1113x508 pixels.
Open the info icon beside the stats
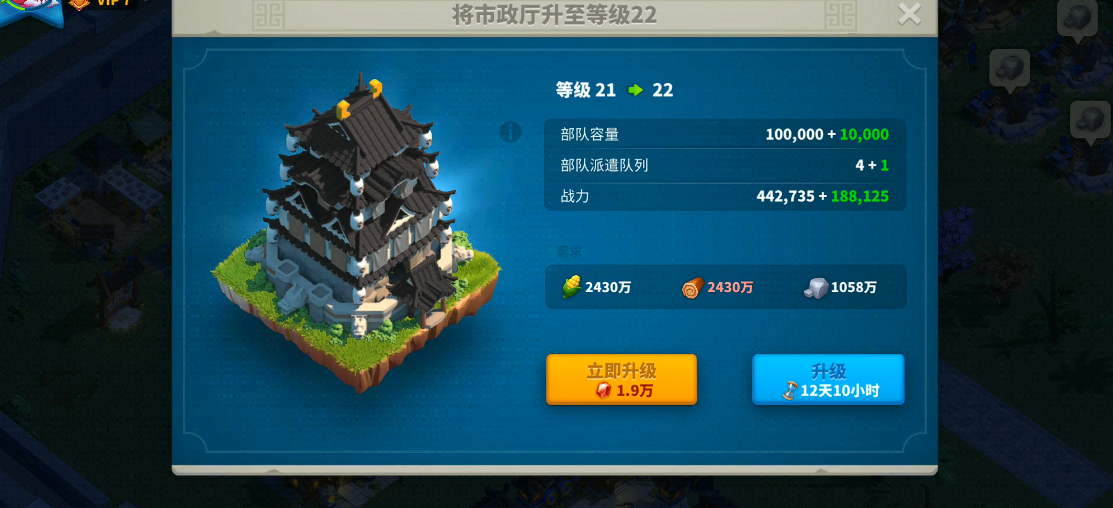[x=511, y=132]
